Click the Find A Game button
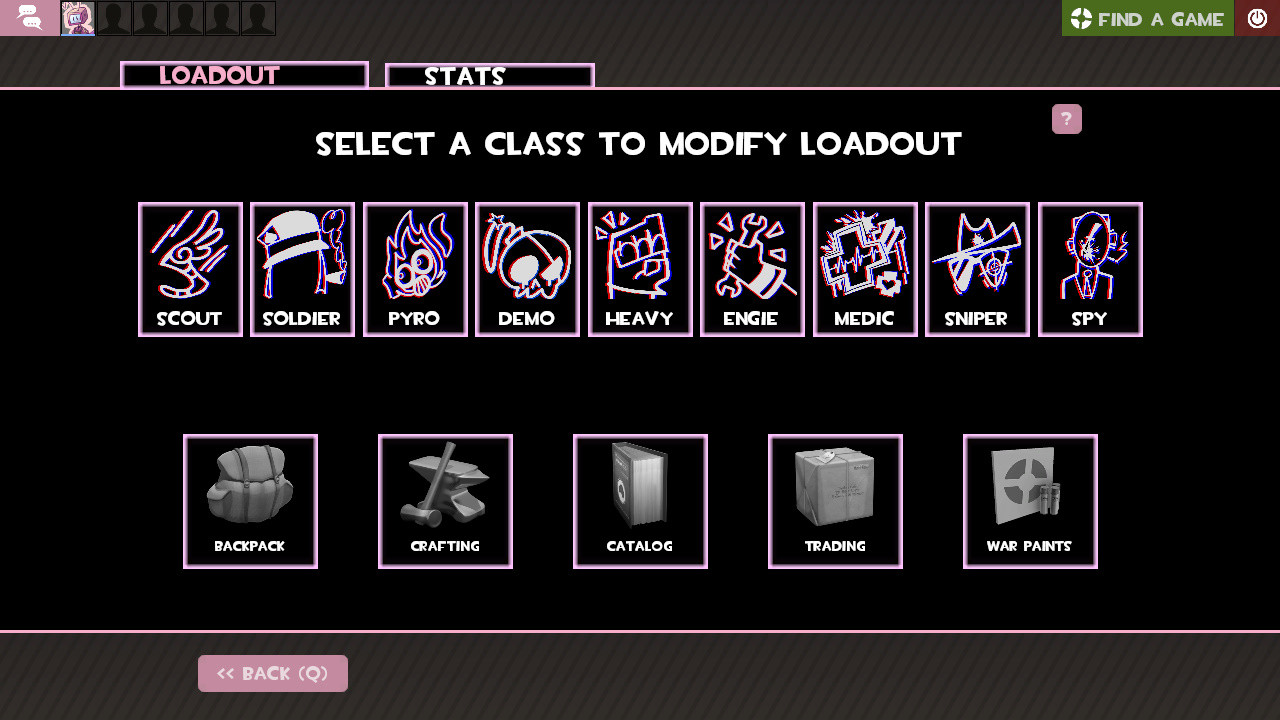This screenshot has height=720, width=1280. [x=1147, y=18]
